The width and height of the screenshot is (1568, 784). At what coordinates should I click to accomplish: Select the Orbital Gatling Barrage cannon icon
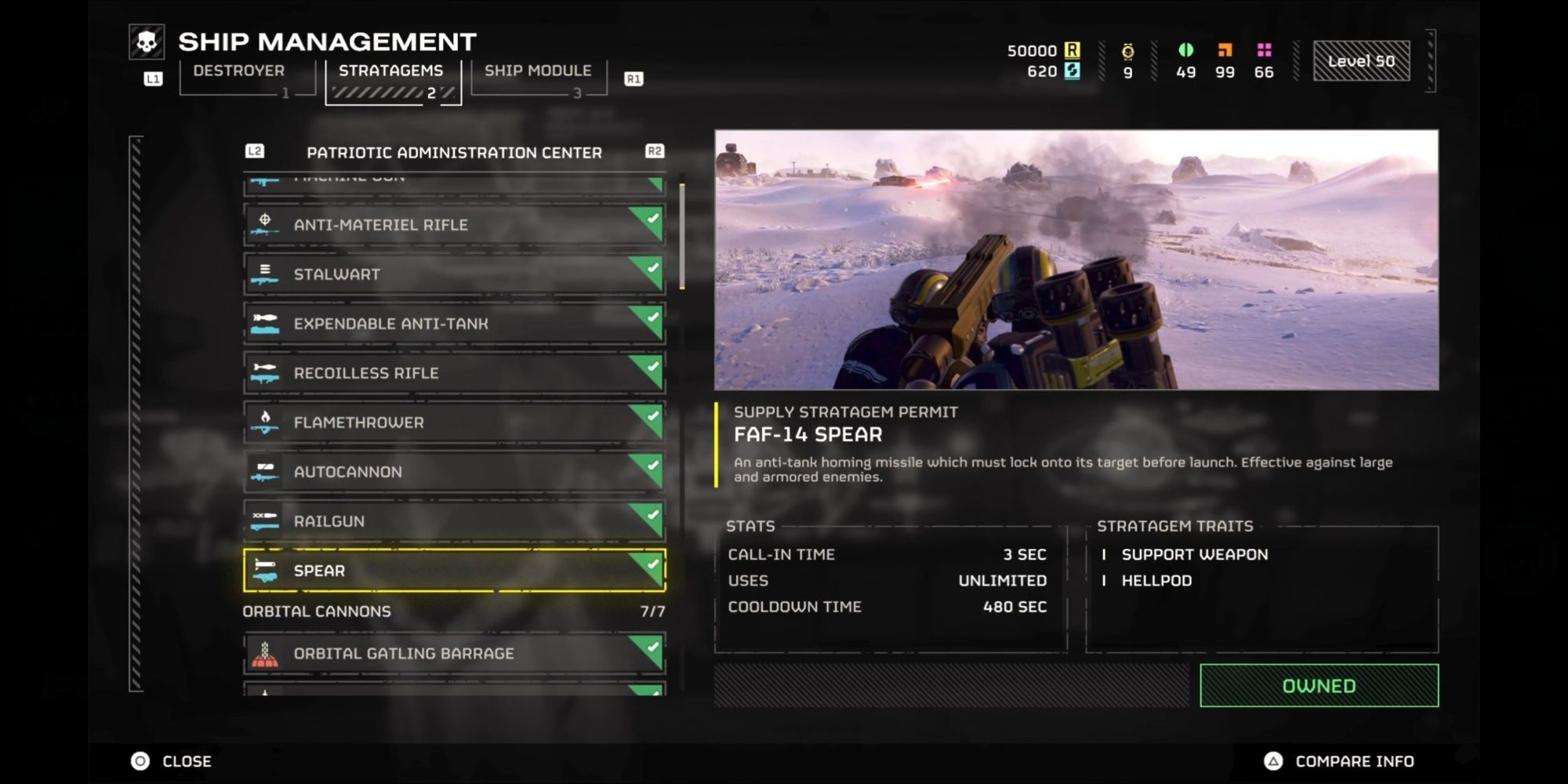point(266,652)
